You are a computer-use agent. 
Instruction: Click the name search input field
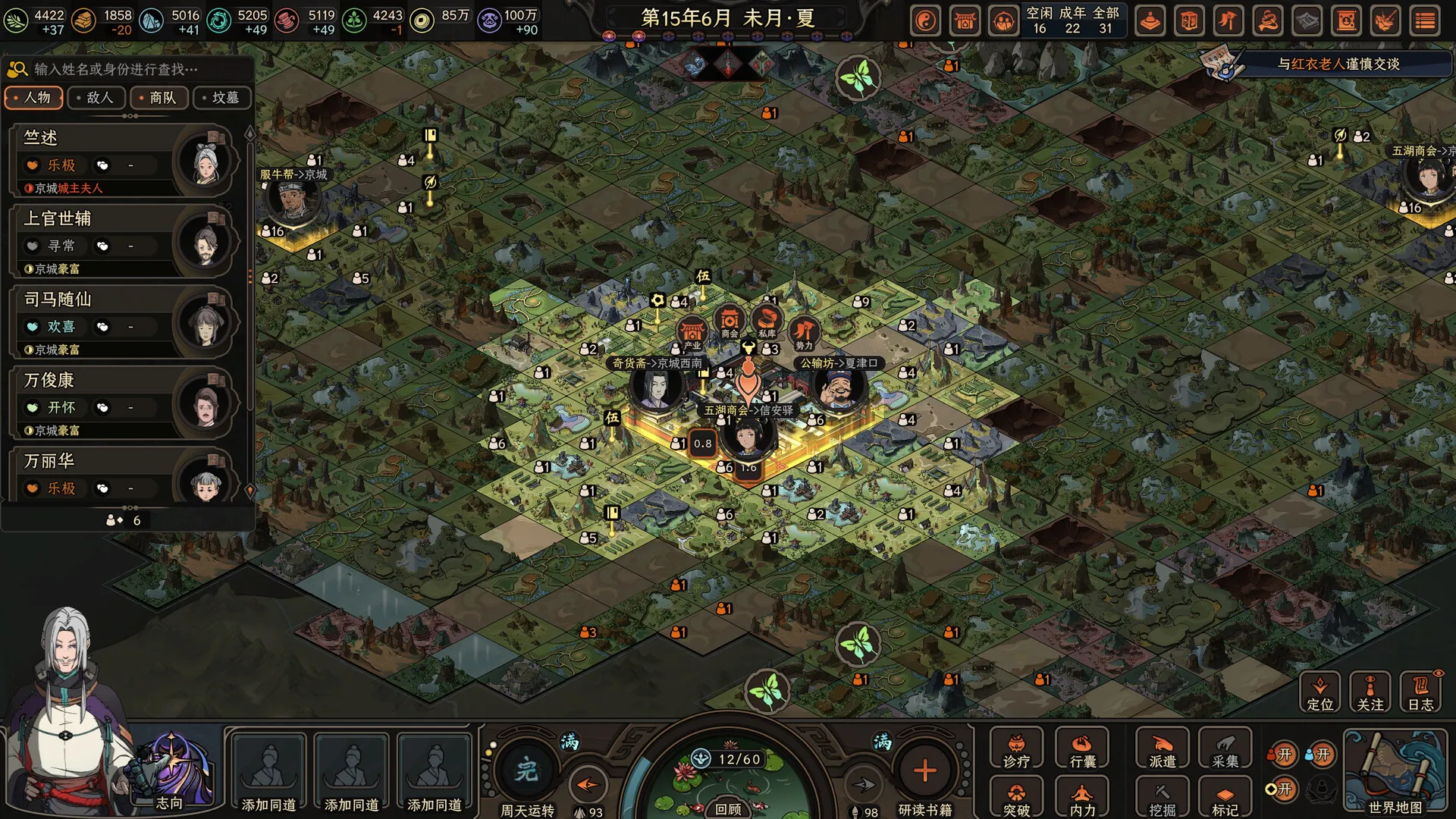coord(136,70)
